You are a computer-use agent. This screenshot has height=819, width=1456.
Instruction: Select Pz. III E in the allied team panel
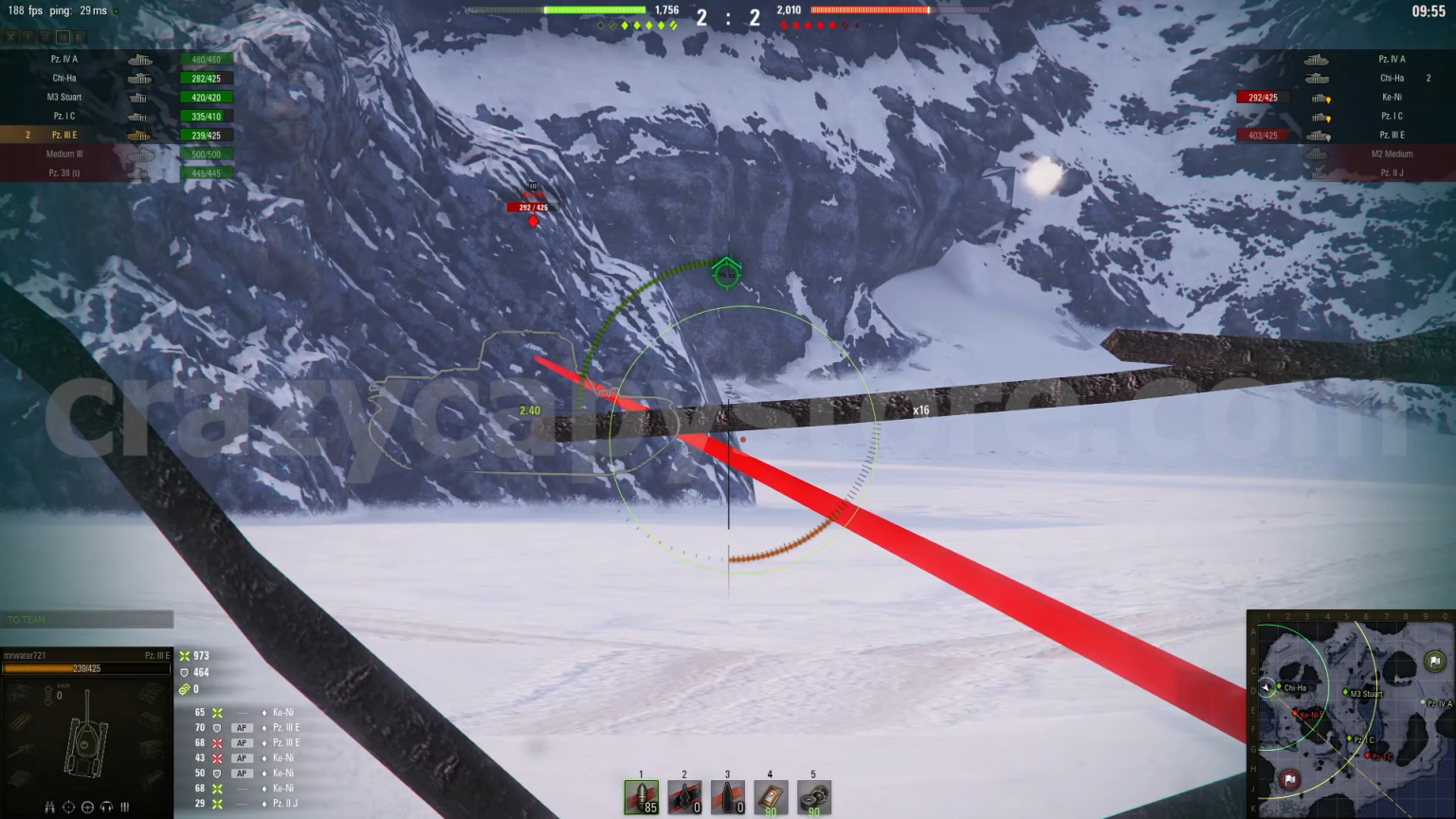coord(64,135)
